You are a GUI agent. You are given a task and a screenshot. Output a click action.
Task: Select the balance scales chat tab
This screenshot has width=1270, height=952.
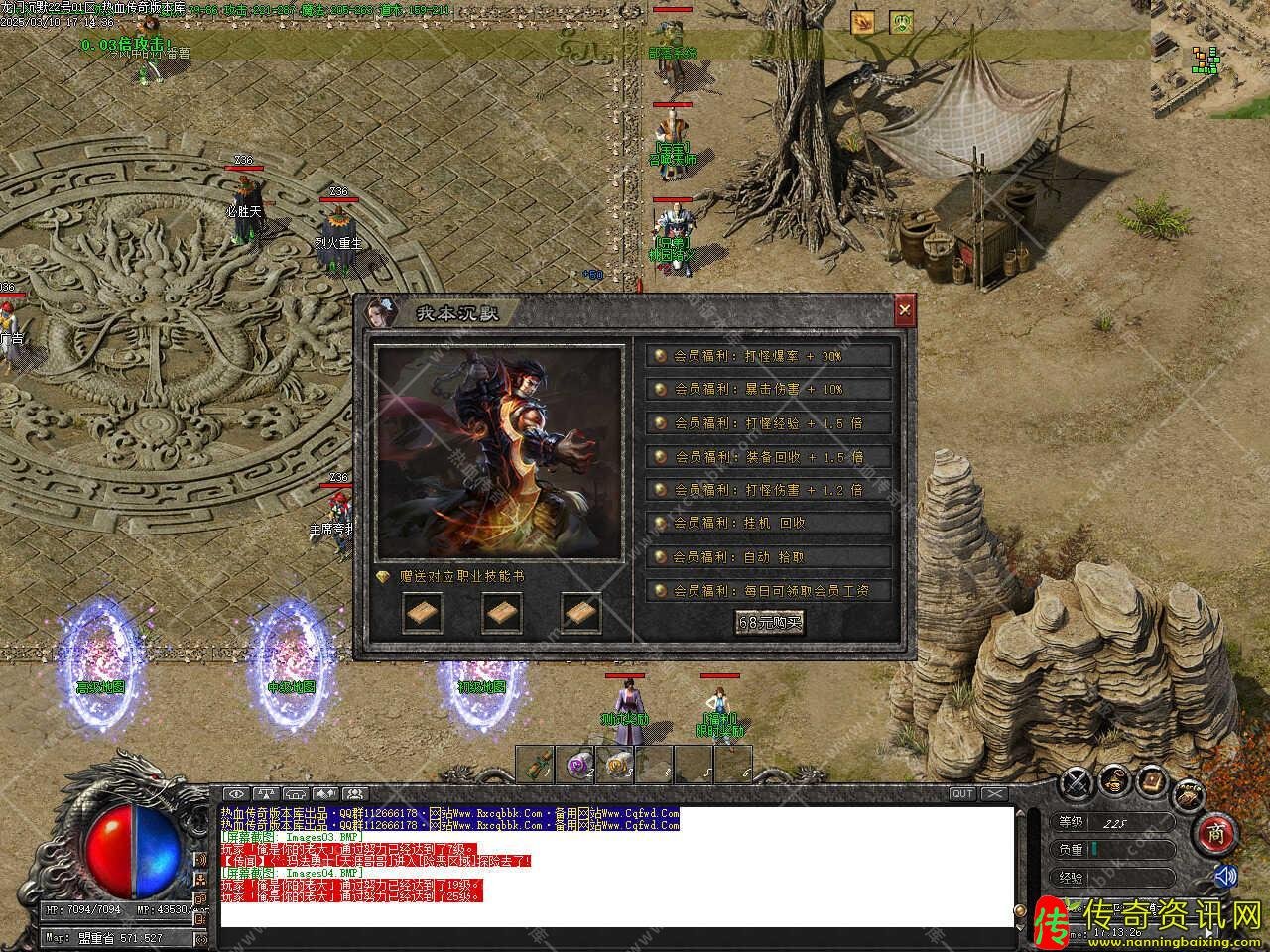point(267,793)
